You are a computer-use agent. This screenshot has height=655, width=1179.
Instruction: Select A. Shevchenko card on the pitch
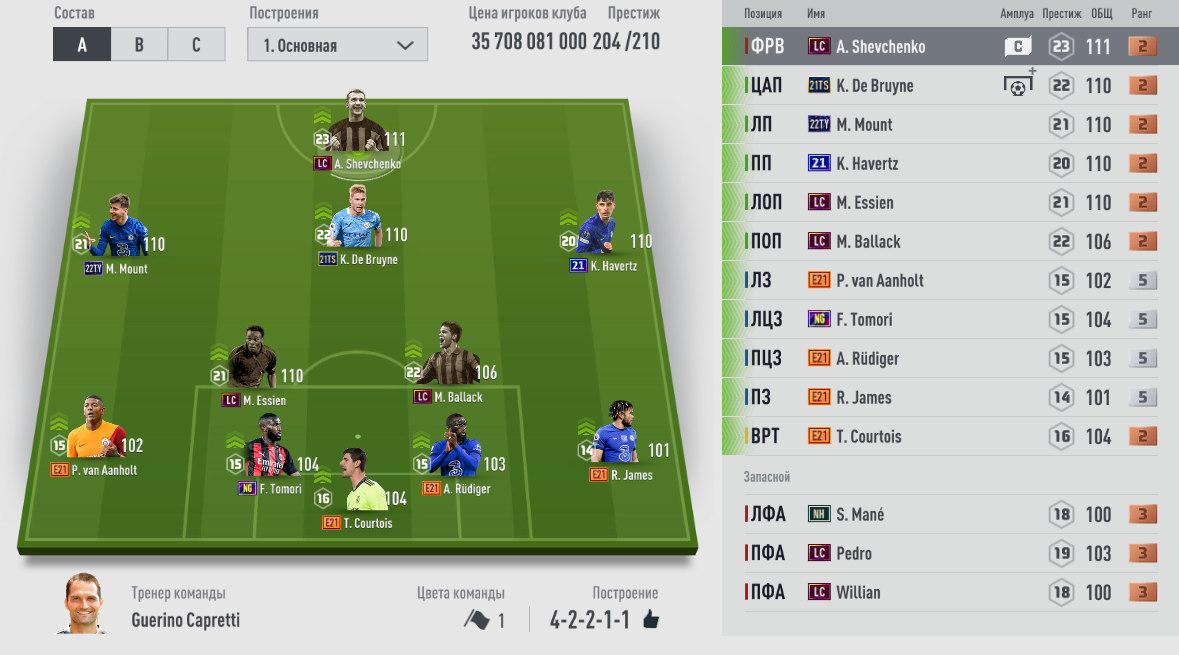355,130
